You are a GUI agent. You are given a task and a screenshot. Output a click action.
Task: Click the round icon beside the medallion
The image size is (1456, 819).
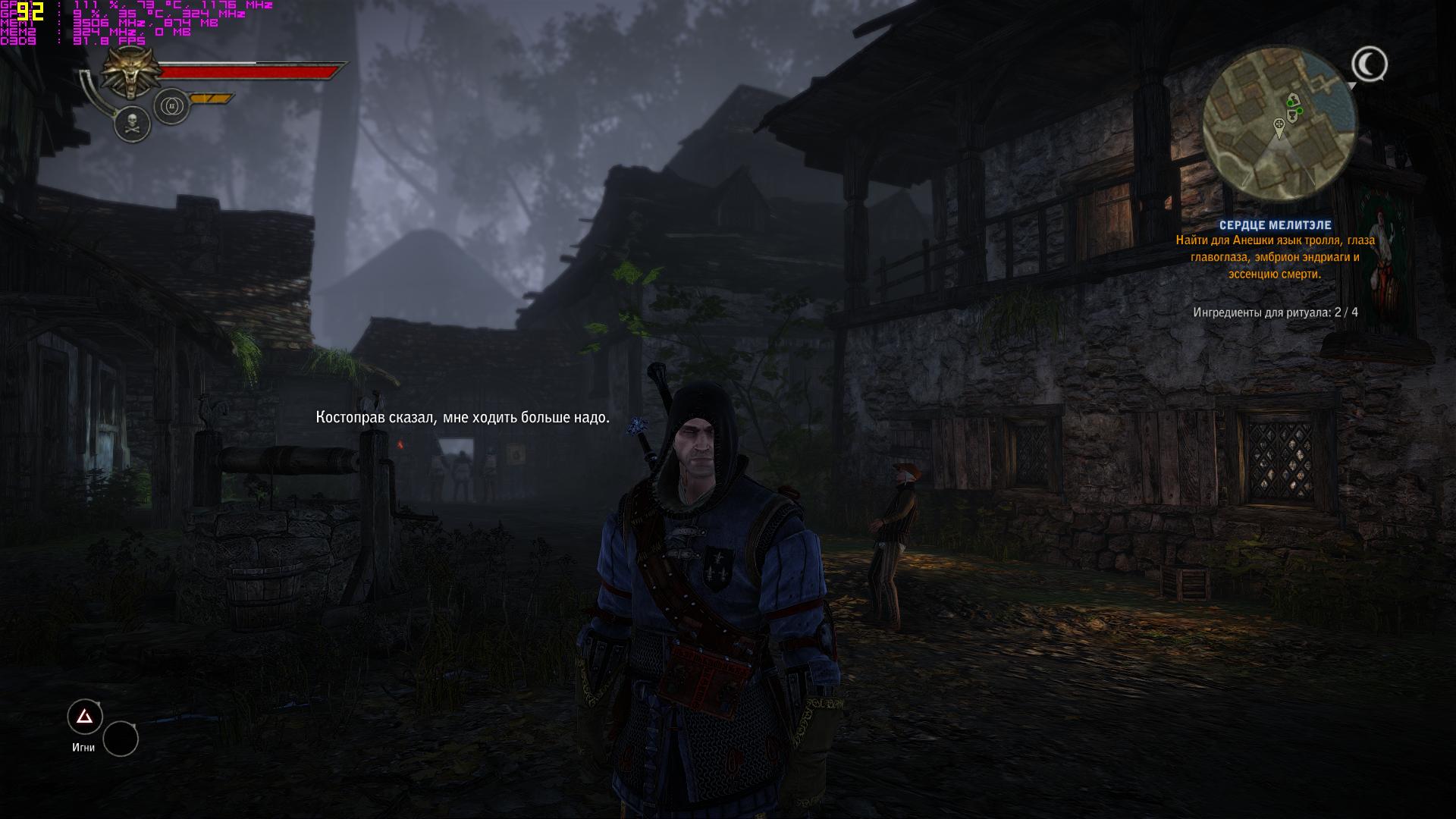coord(171,106)
